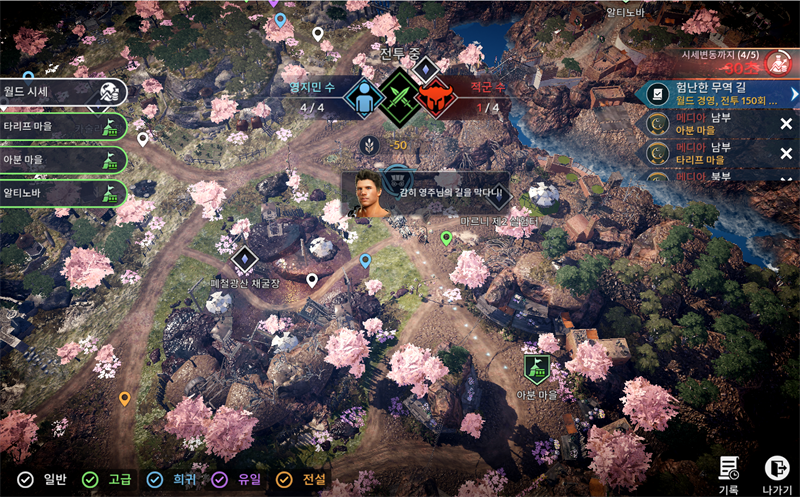This screenshot has height=497, width=800.
Task: Select the 메철광산 채굴장 map node
Action: [244, 261]
